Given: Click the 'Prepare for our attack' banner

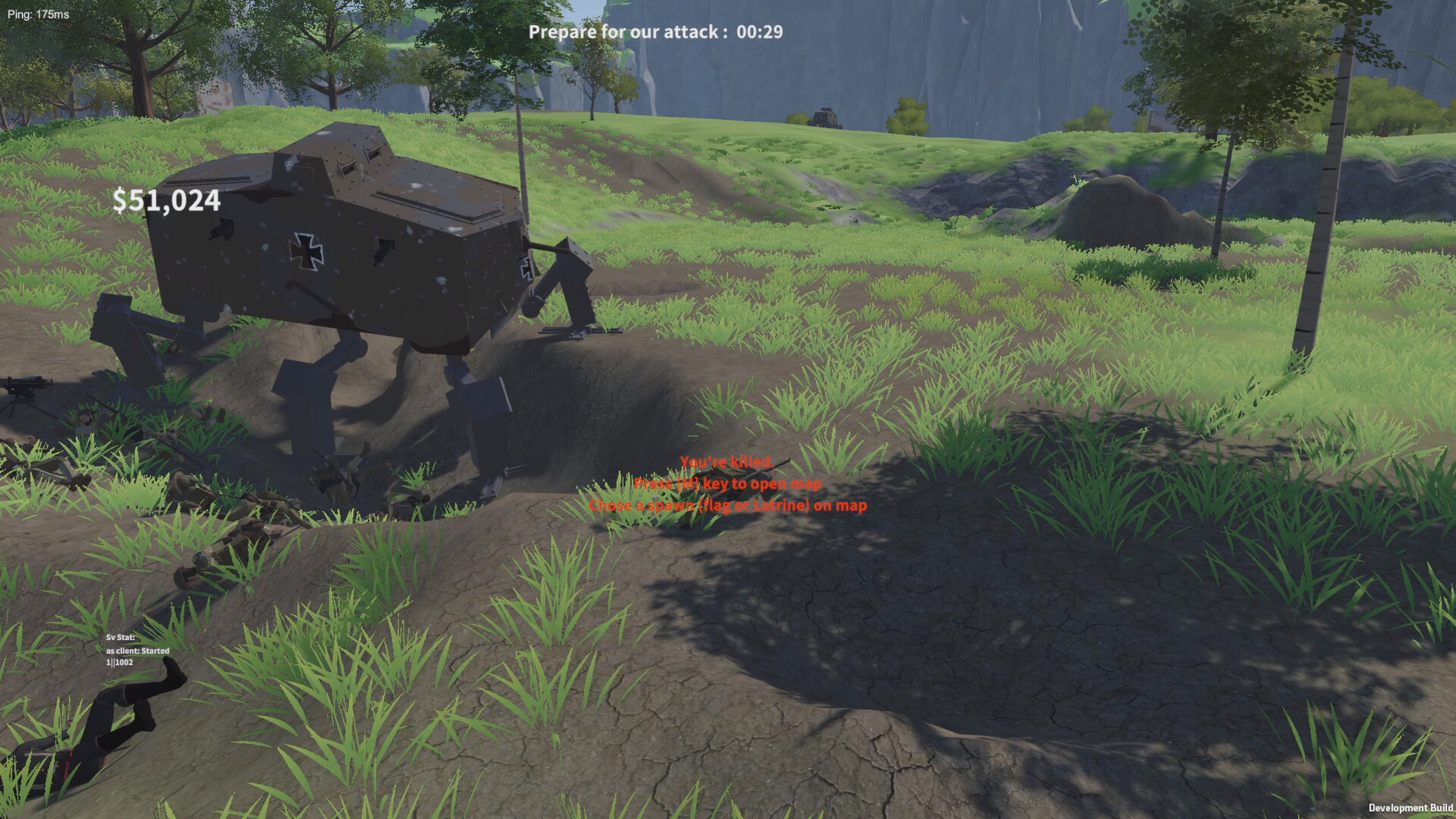Looking at the screenshot, I should coord(629,32).
